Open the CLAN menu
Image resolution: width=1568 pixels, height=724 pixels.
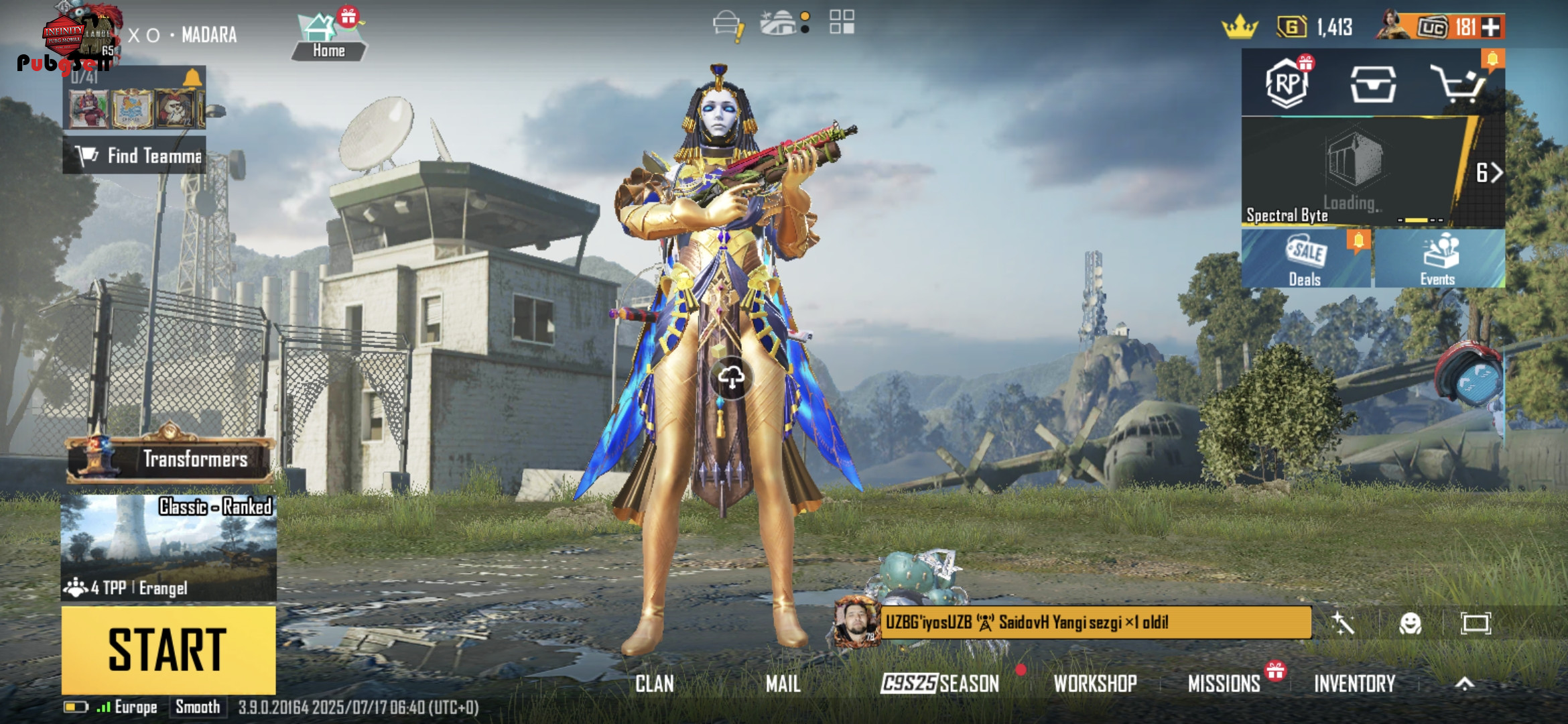click(x=655, y=684)
